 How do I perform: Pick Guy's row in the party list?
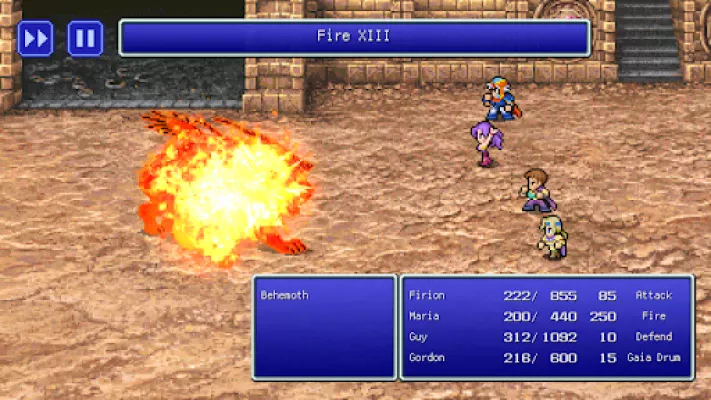click(545, 337)
